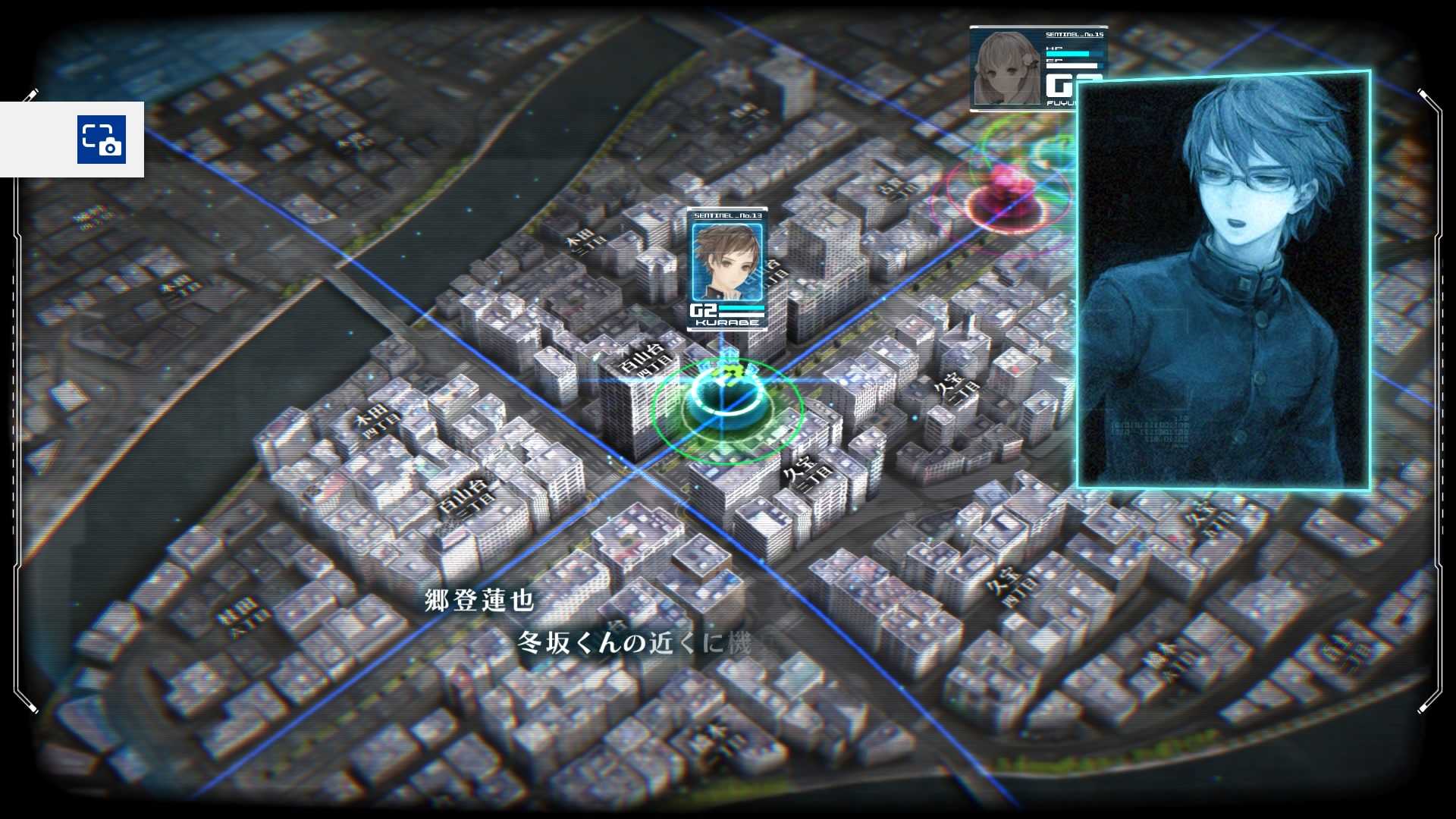Click the screenshot capture notification icon
The height and width of the screenshot is (819, 1456).
101,140
